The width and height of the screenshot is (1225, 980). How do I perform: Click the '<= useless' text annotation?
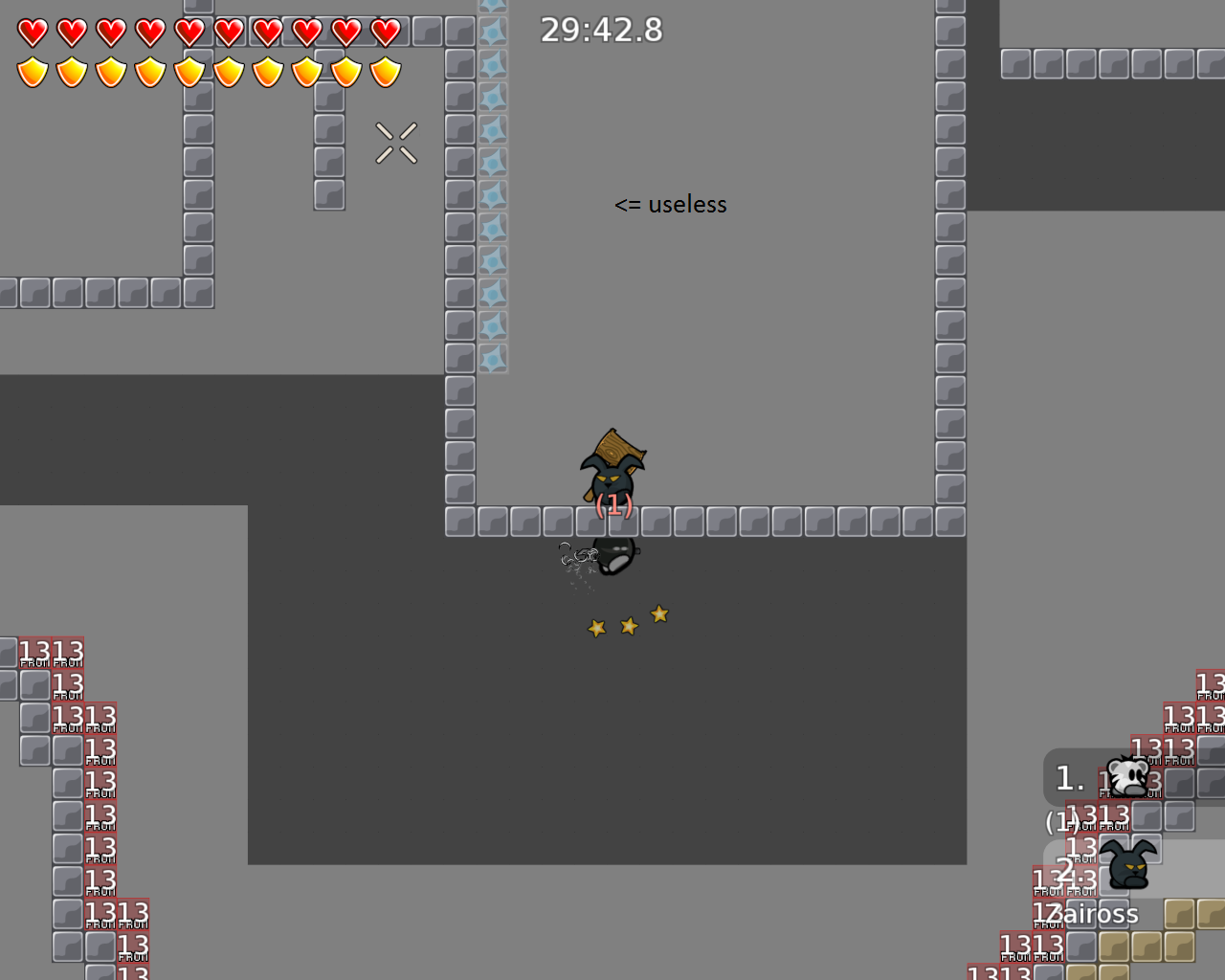tap(671, 204)
